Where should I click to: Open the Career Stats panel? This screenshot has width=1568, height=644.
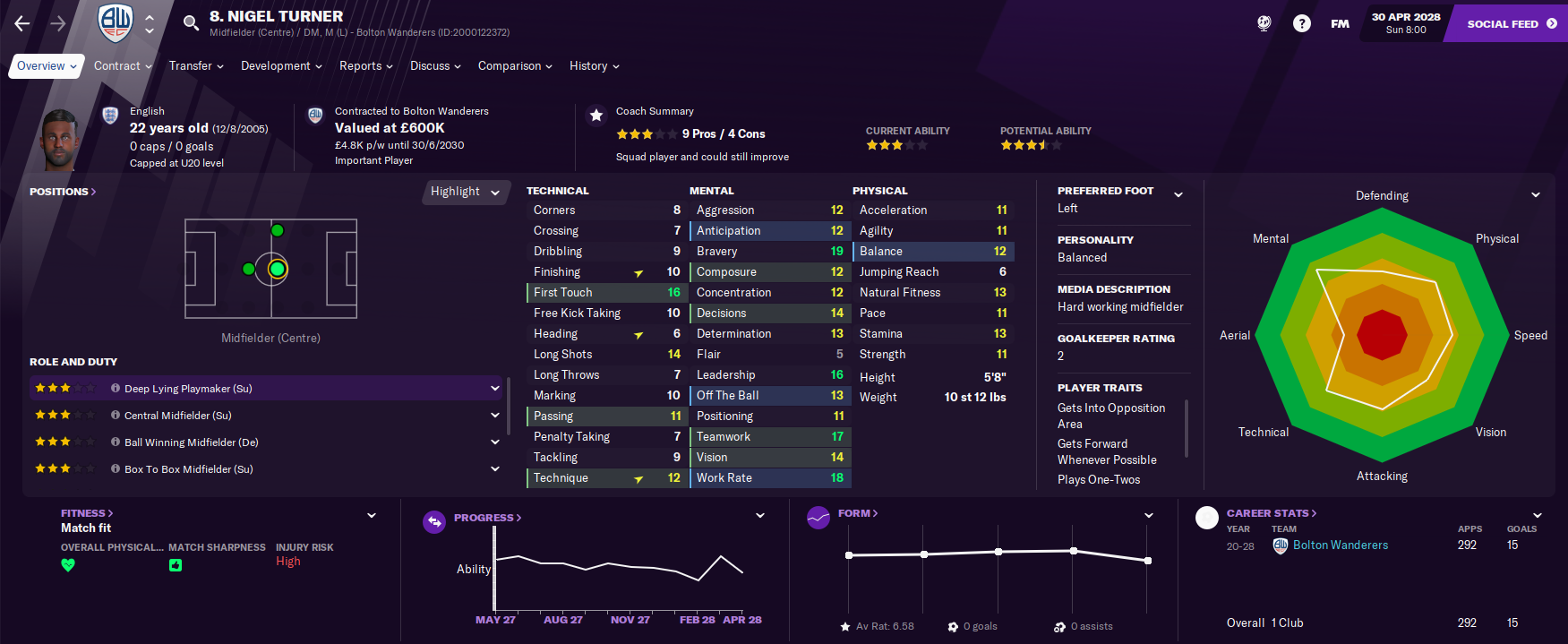[x=1271, y=513]
